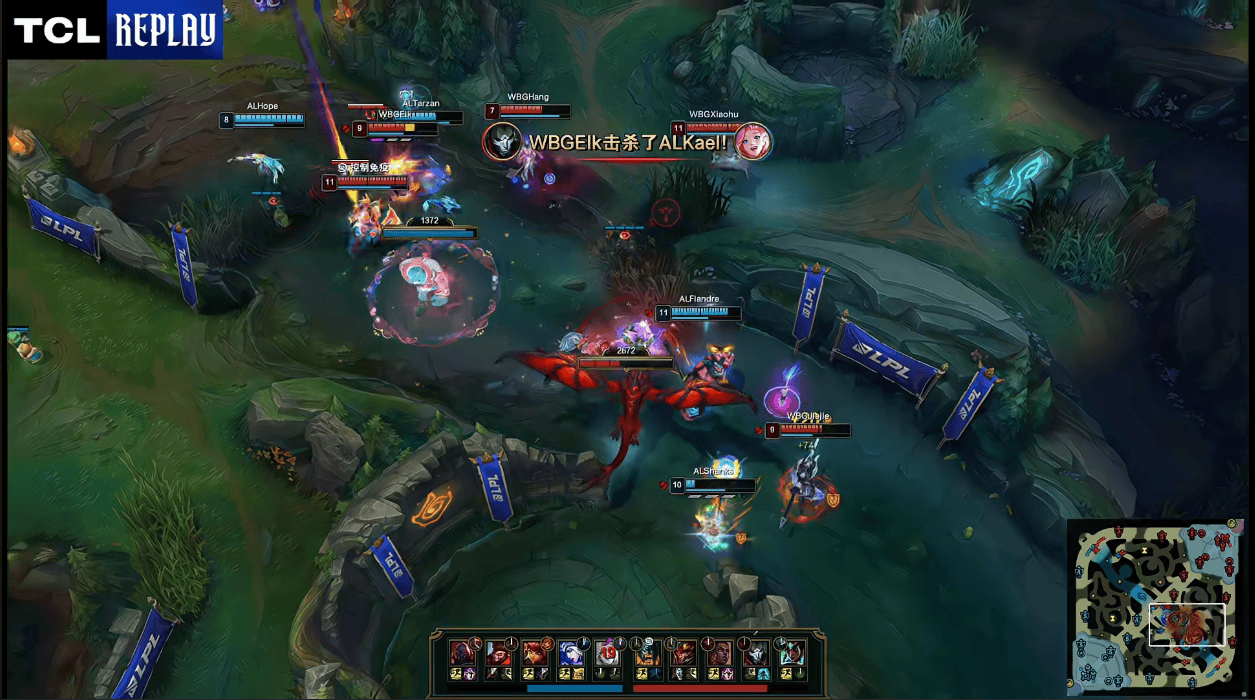Select the red and gold masked champion portrait
1255x700 pixels.
coord(683,653)
